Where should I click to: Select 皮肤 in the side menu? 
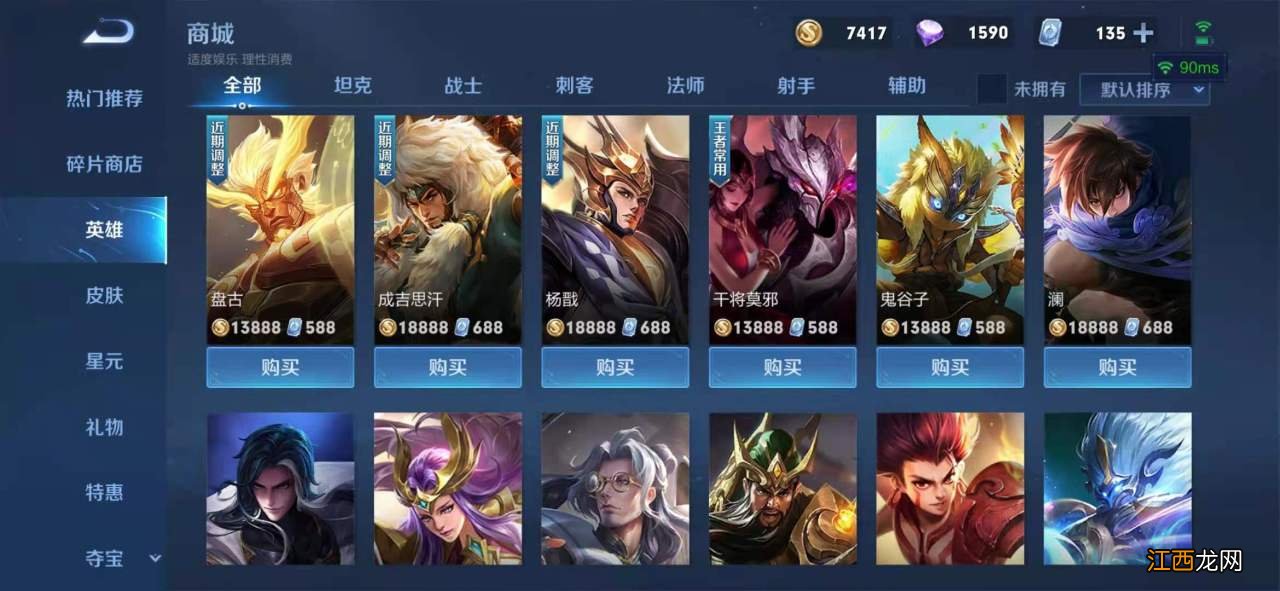click(104, 296)
